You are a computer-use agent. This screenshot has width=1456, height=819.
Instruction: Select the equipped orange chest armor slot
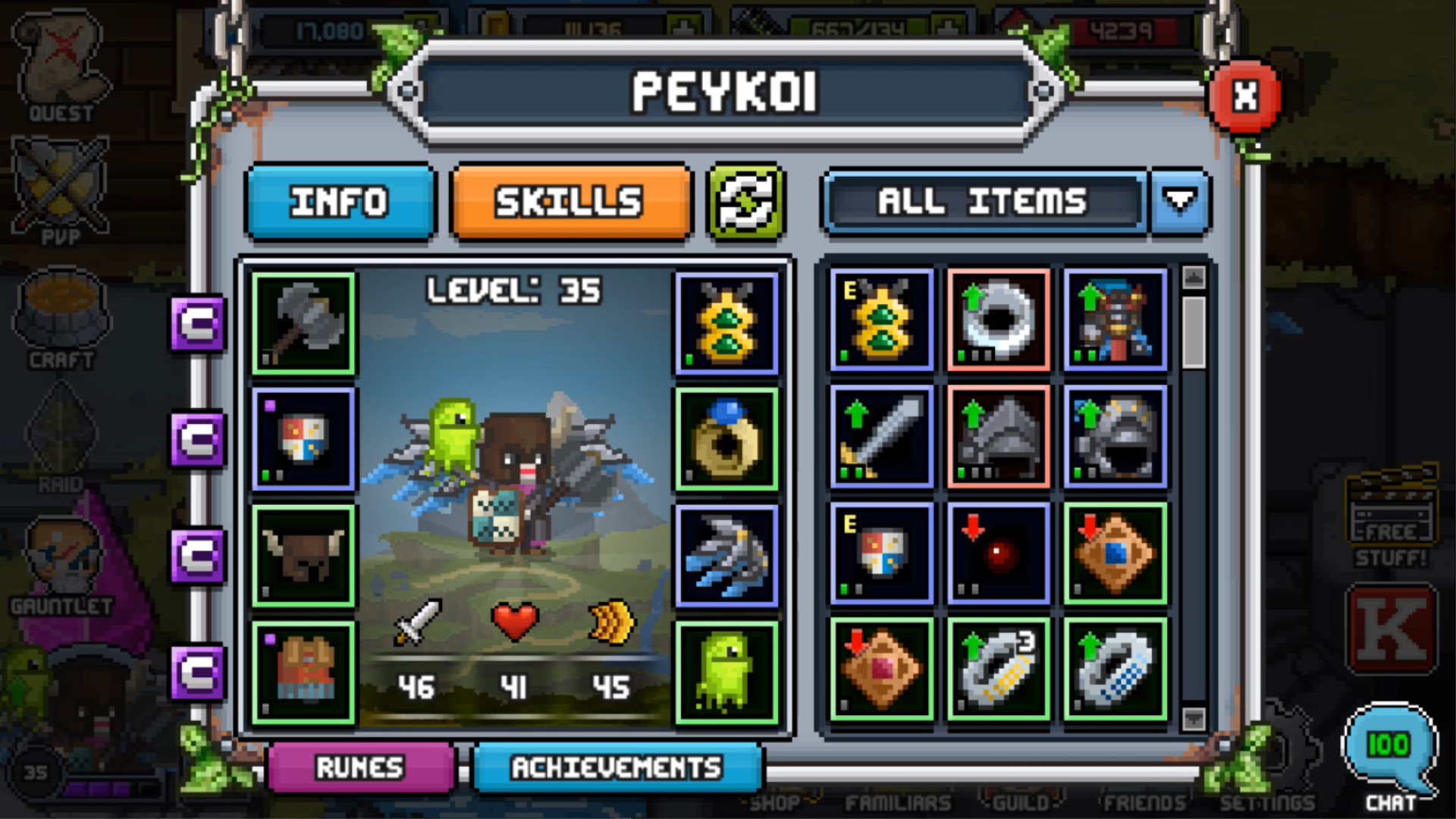click(x=303, y=672)
